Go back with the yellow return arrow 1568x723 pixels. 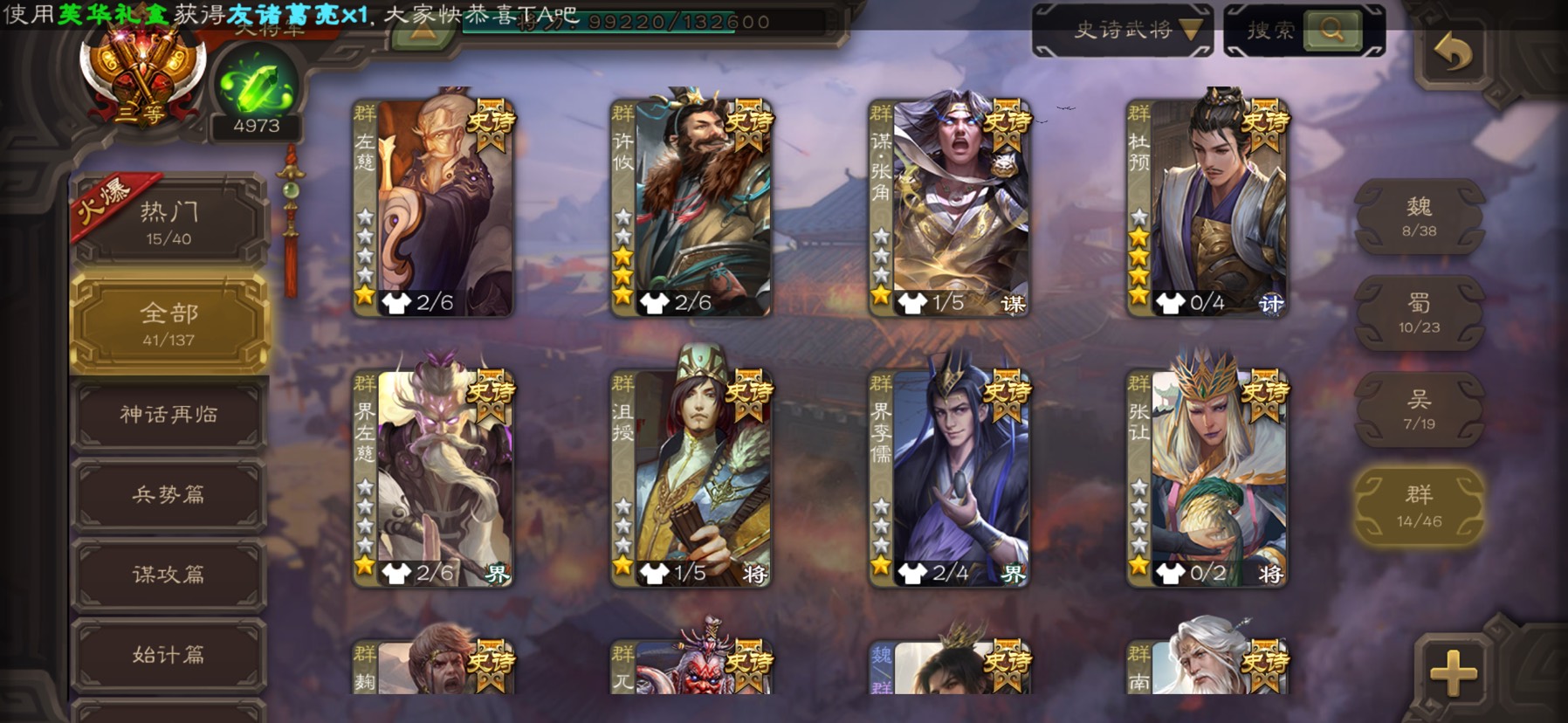[x=1453, y=54]
